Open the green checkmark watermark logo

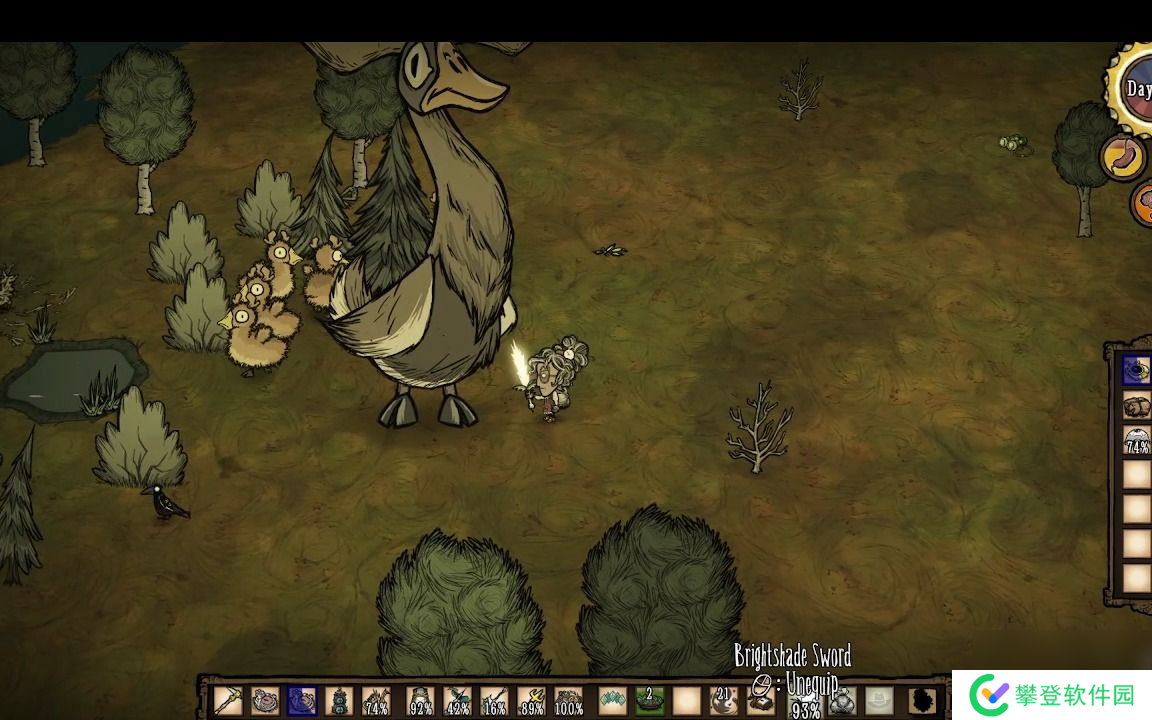click(990, 695)
